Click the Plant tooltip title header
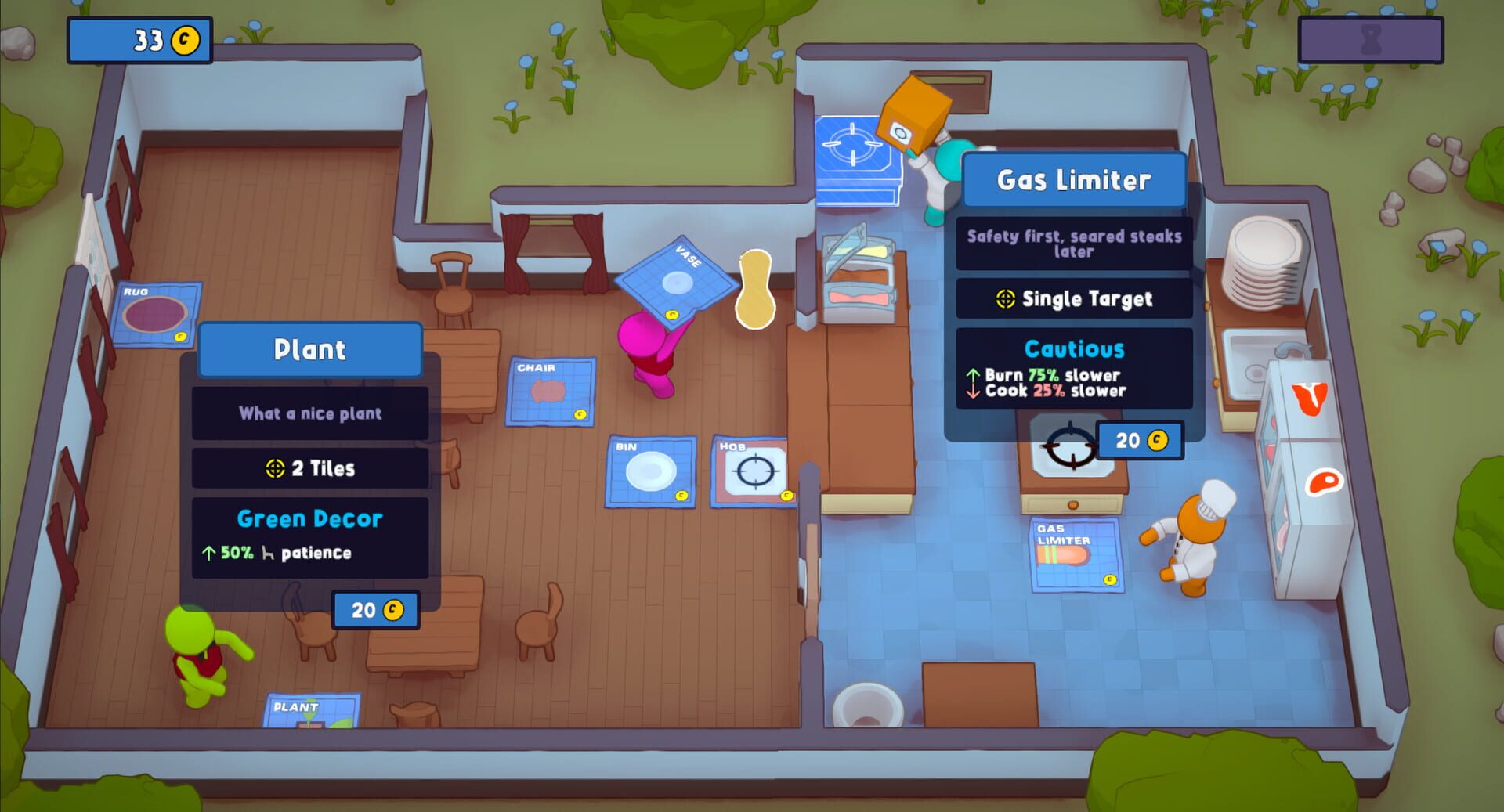 (309, 350)
